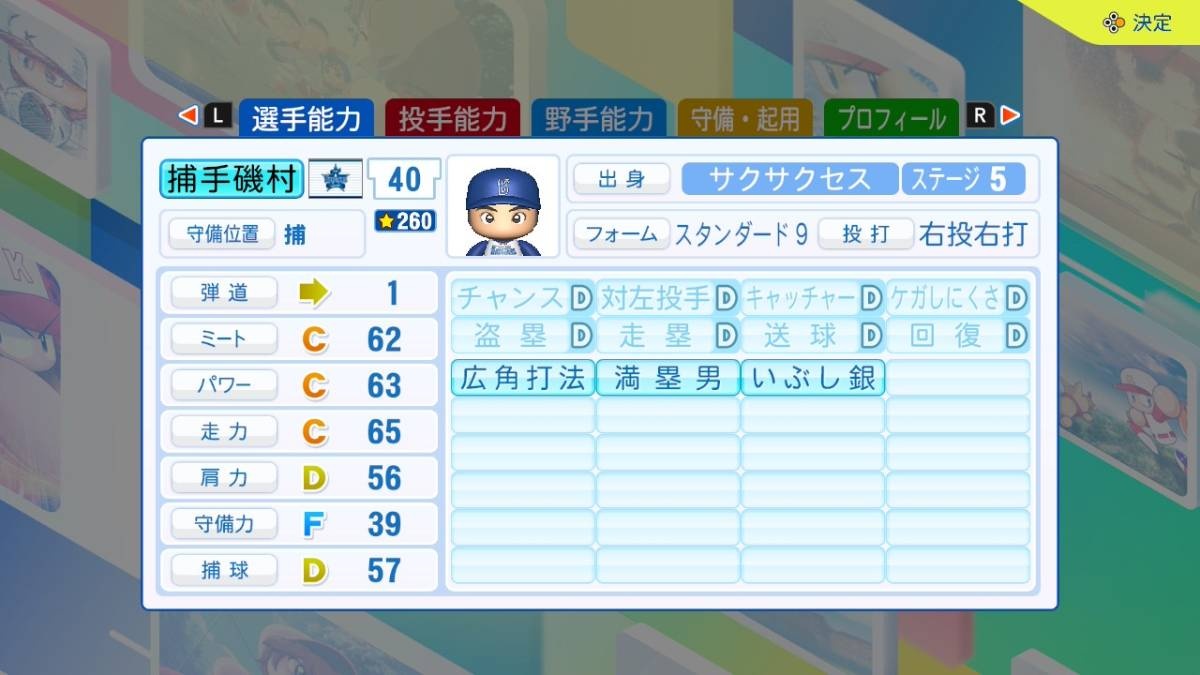Open the プロフィール tab

tap(891, 119)
